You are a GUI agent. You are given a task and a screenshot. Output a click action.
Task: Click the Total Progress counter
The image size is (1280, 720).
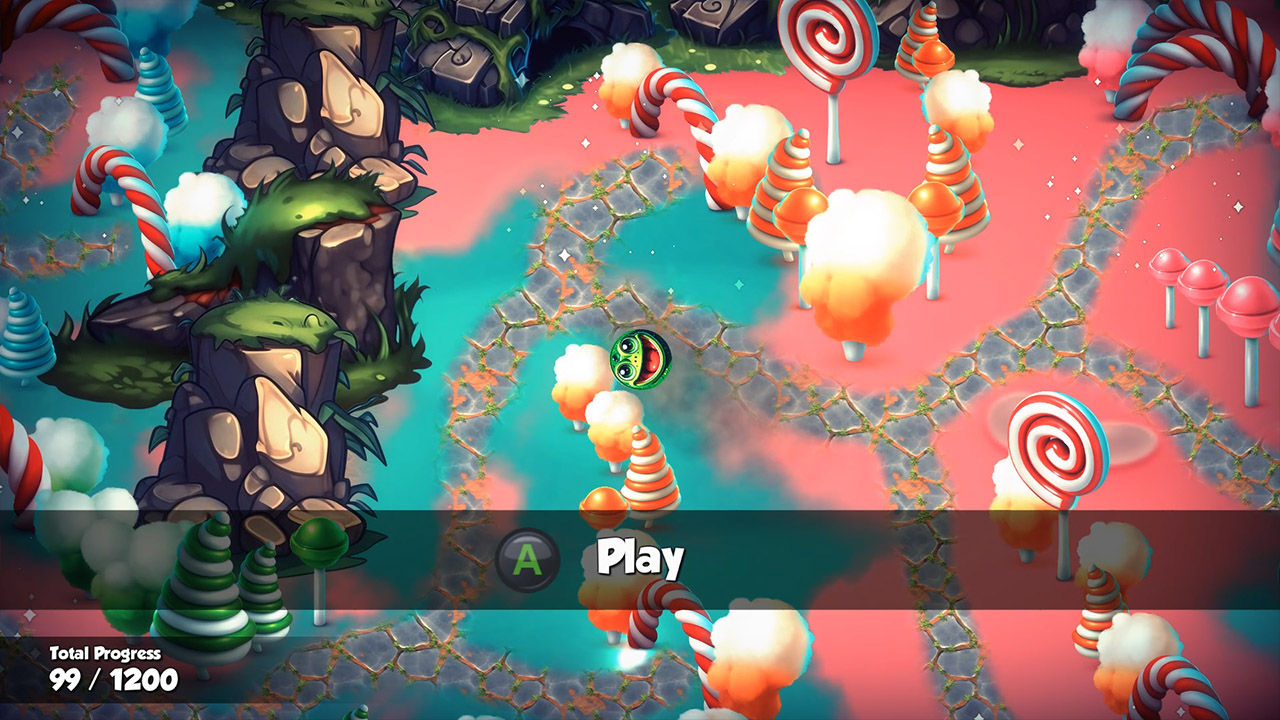tap(104, 650)
